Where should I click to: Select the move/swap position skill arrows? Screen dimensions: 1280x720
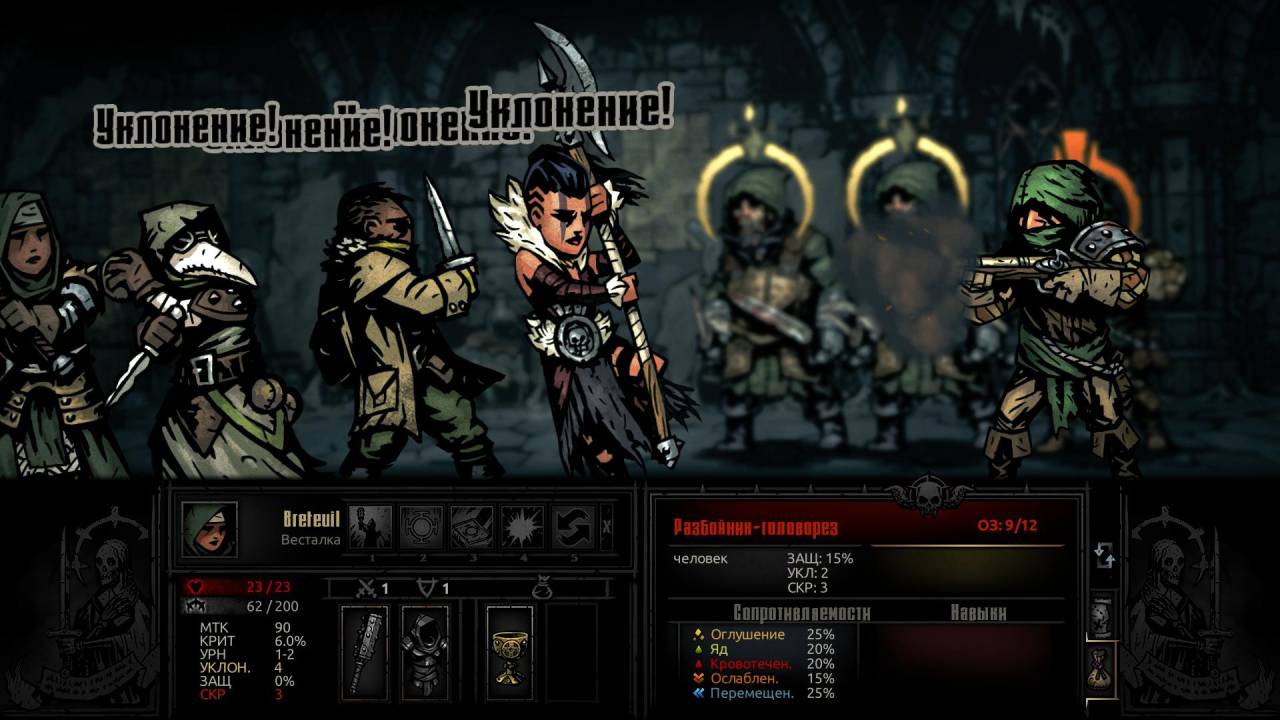(573, 527)
